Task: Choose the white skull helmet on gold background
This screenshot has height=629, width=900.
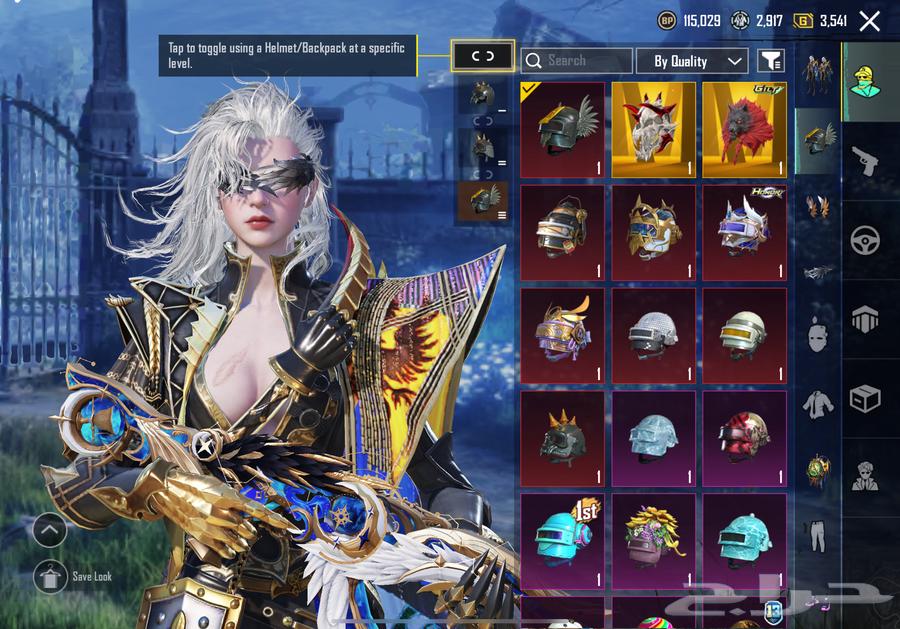Action: 653,130
